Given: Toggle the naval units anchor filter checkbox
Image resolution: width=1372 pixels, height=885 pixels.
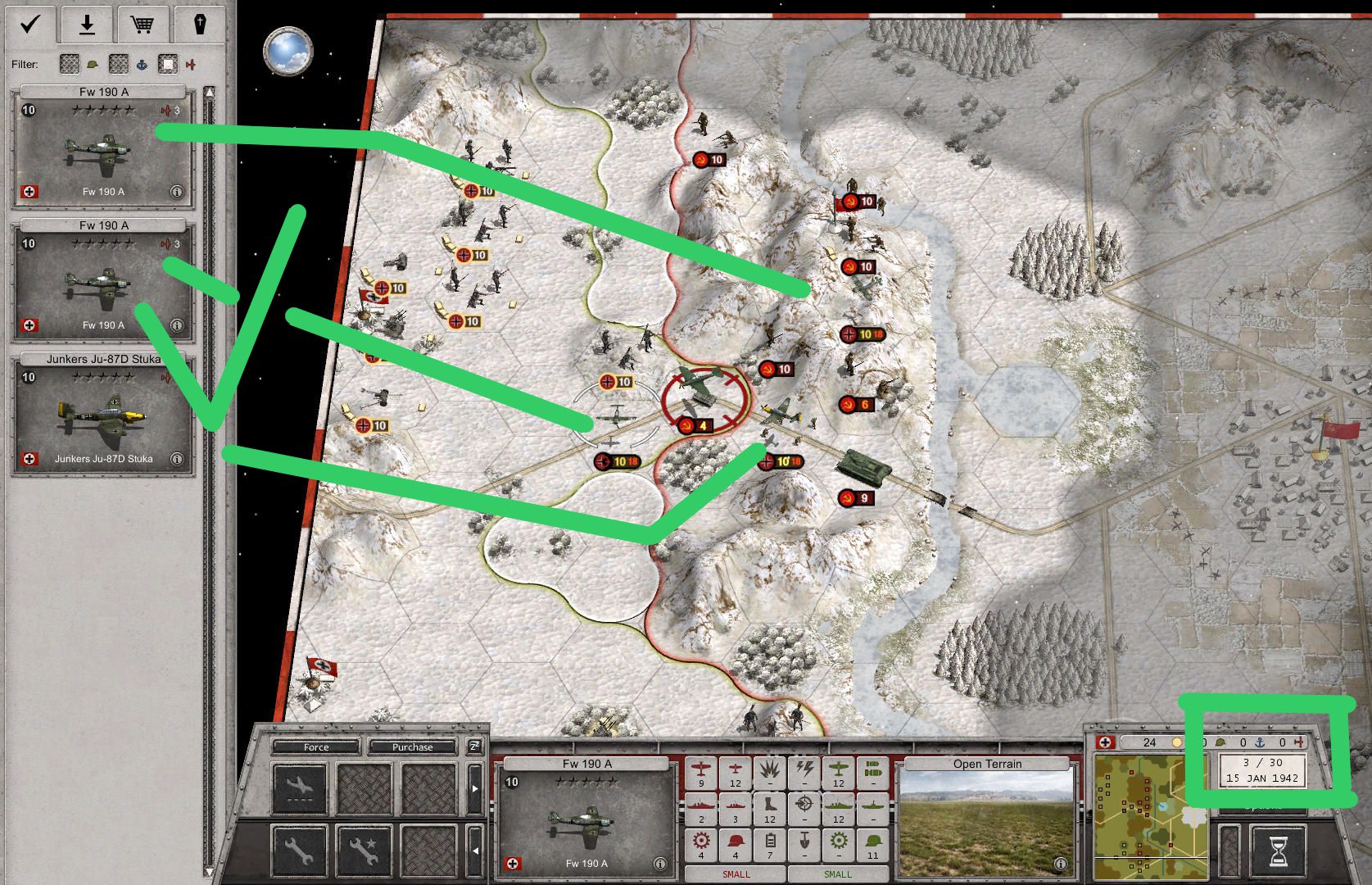Looking at the screenshot, I should (x=120, y=64).
